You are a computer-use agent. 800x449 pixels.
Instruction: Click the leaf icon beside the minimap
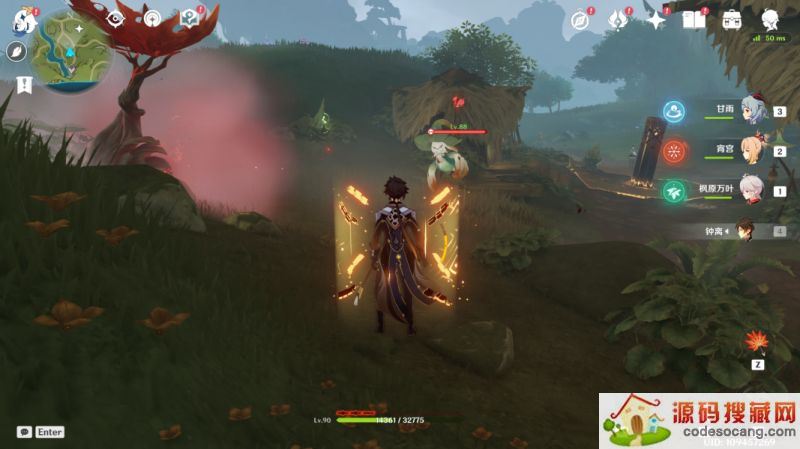click(17, 53)
